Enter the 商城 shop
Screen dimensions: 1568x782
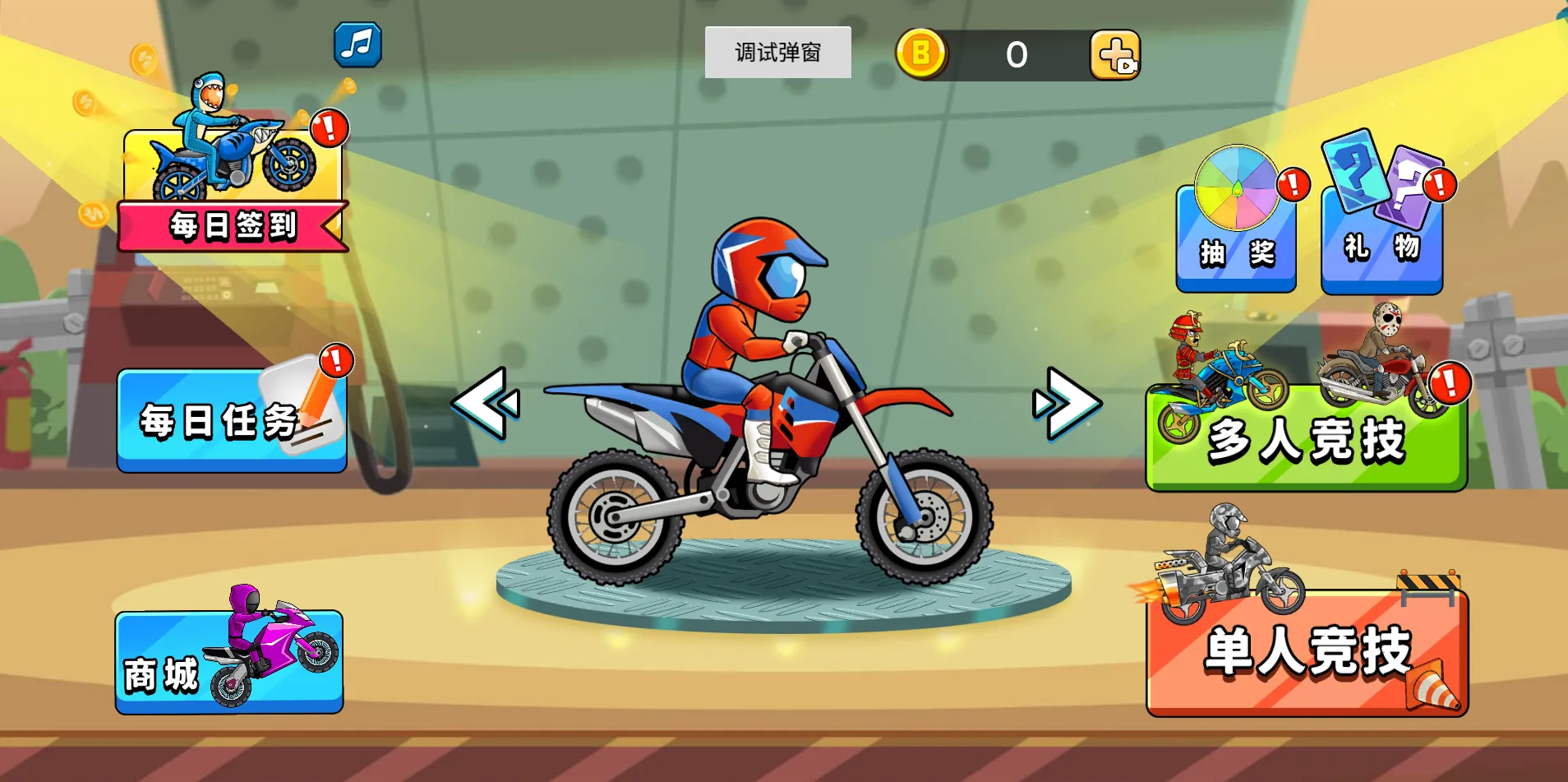(228, 661)
